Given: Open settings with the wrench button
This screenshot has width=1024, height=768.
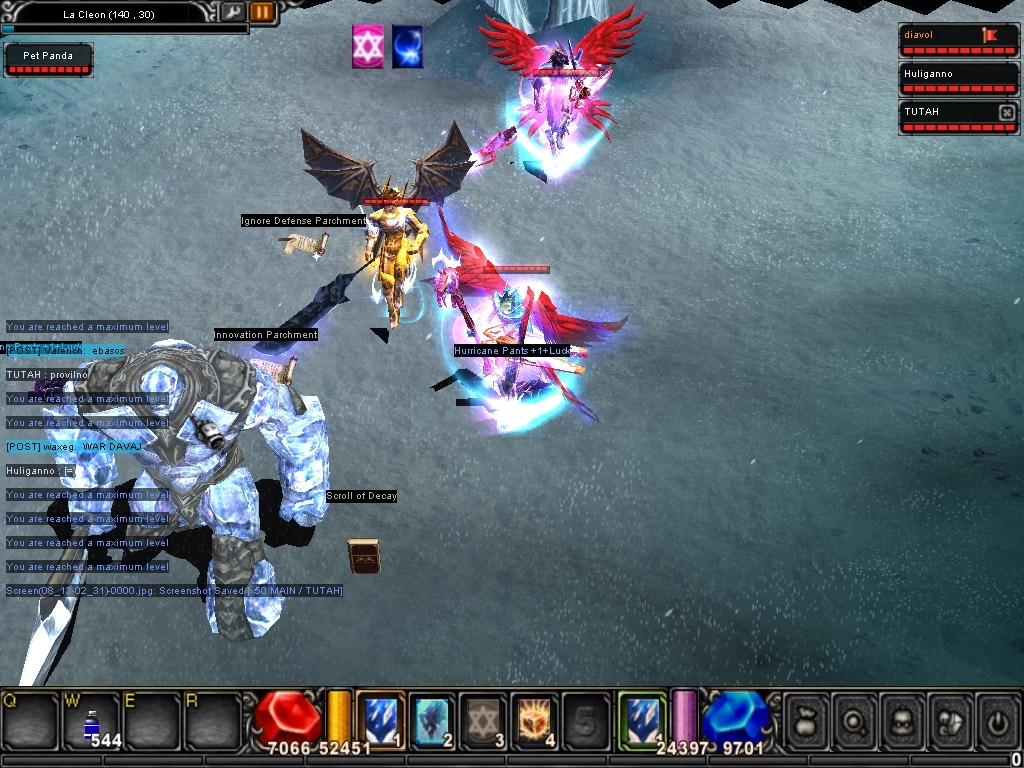Looking at the screenshot, I should (x=232, y=12).
